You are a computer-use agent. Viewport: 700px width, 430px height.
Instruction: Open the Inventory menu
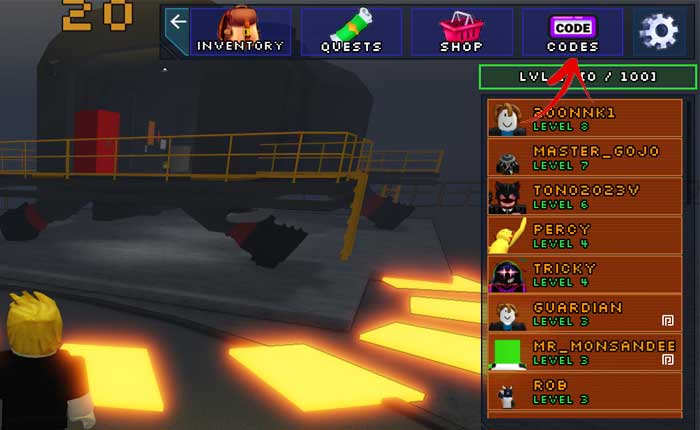point(241,32)
